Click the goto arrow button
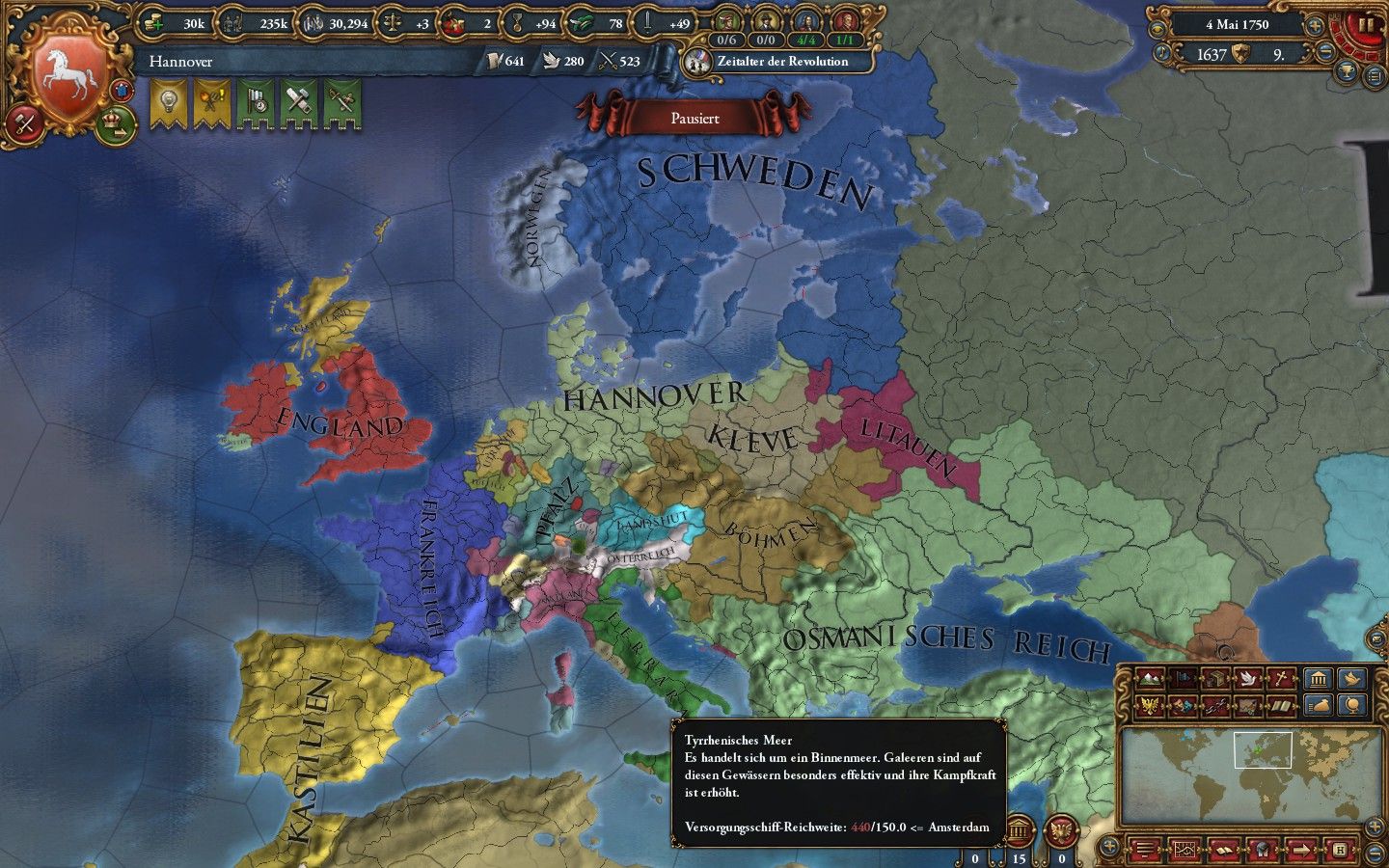The width and height of the screenshot is (1389, 868). coord(1300,850)
